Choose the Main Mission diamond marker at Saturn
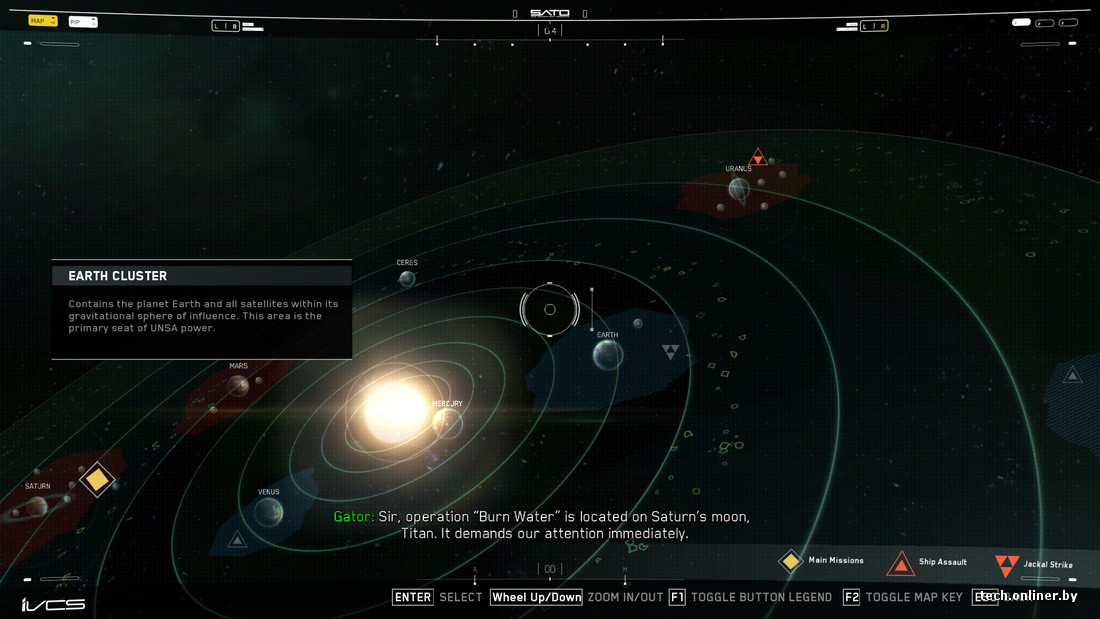This screenshot has width=1100, height=619. (97, 480)
